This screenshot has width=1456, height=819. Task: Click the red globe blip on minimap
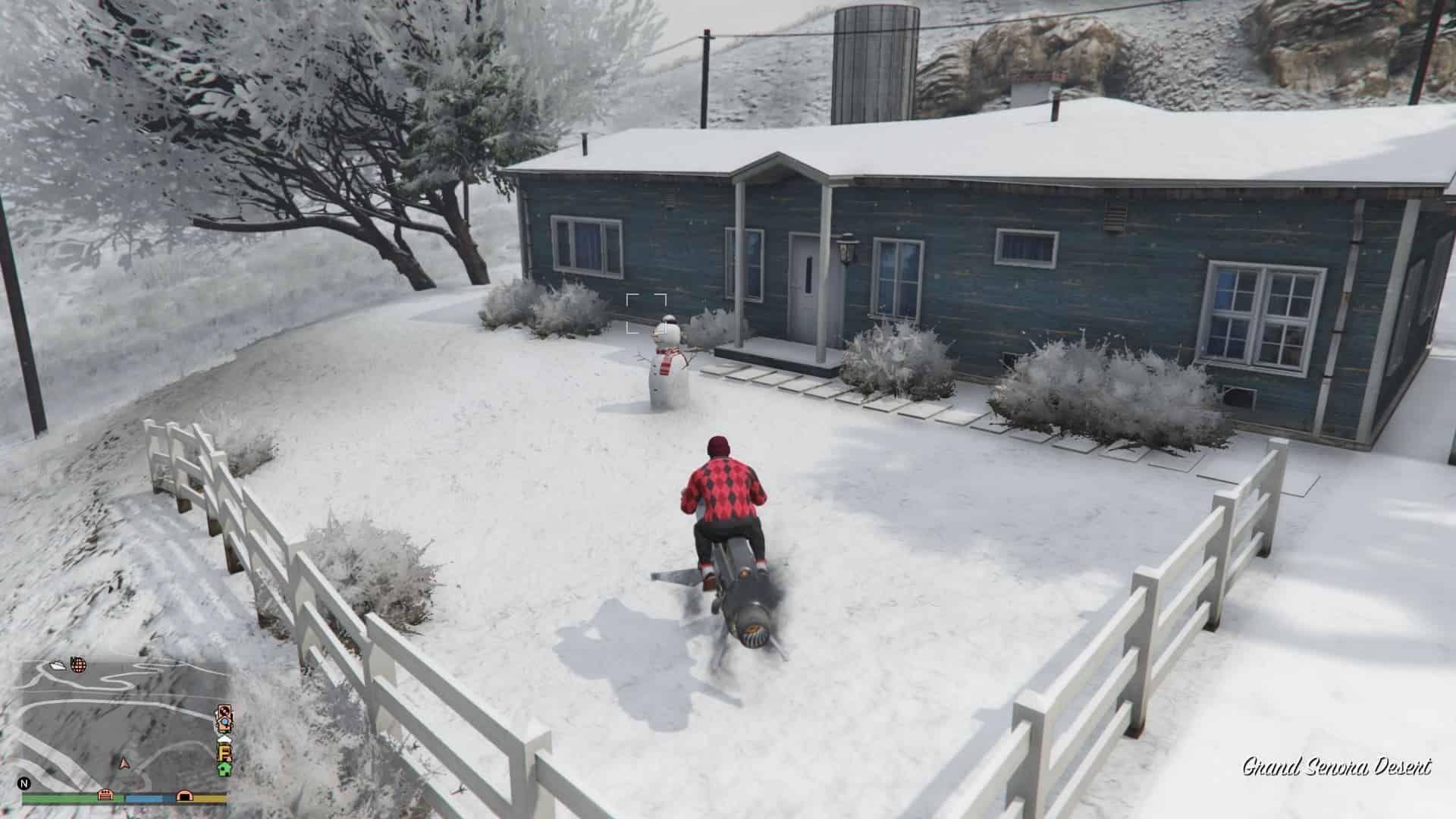[78, 665]
